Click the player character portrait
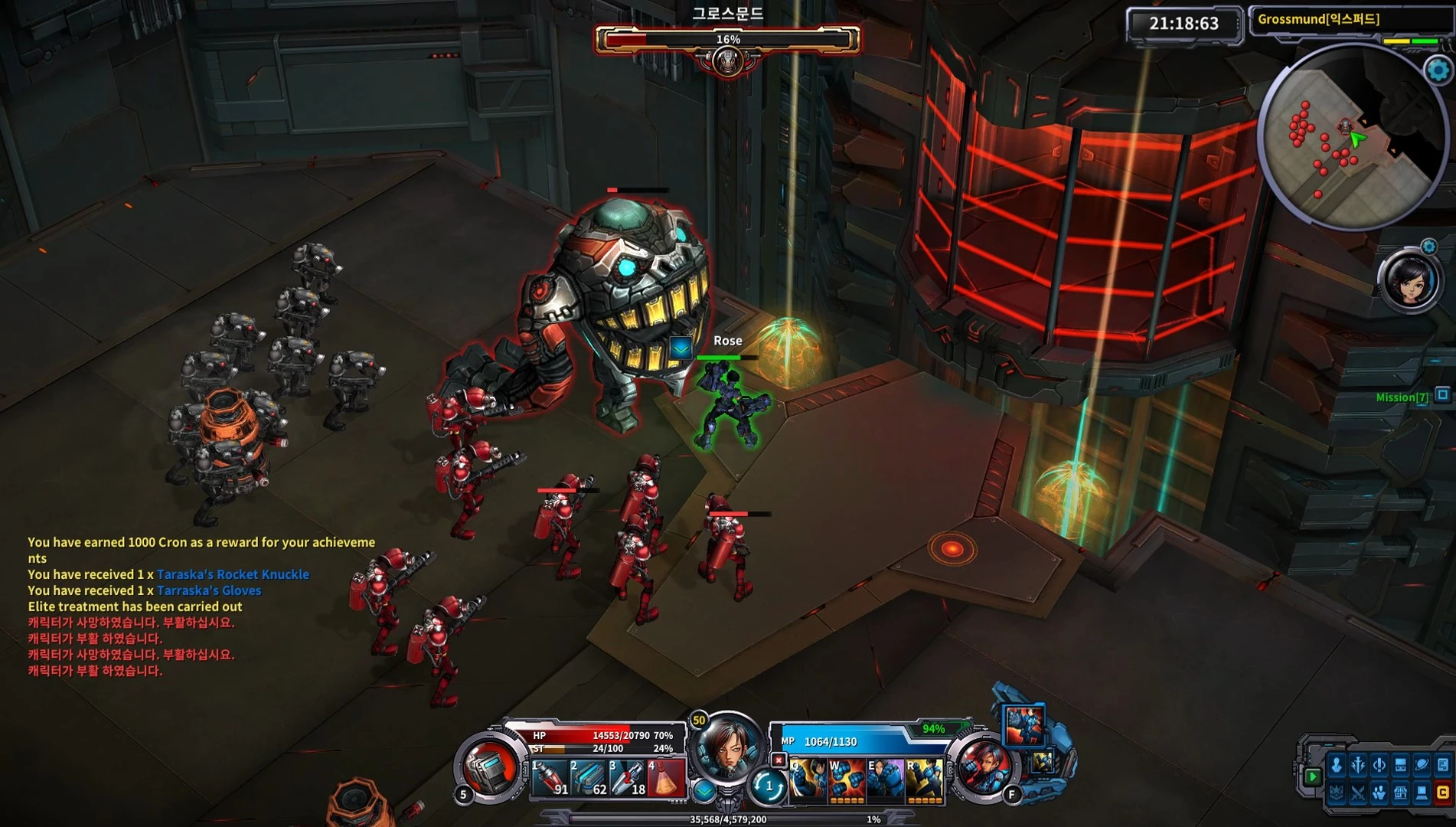This screenshot has height=827, width=1456. 726,747
